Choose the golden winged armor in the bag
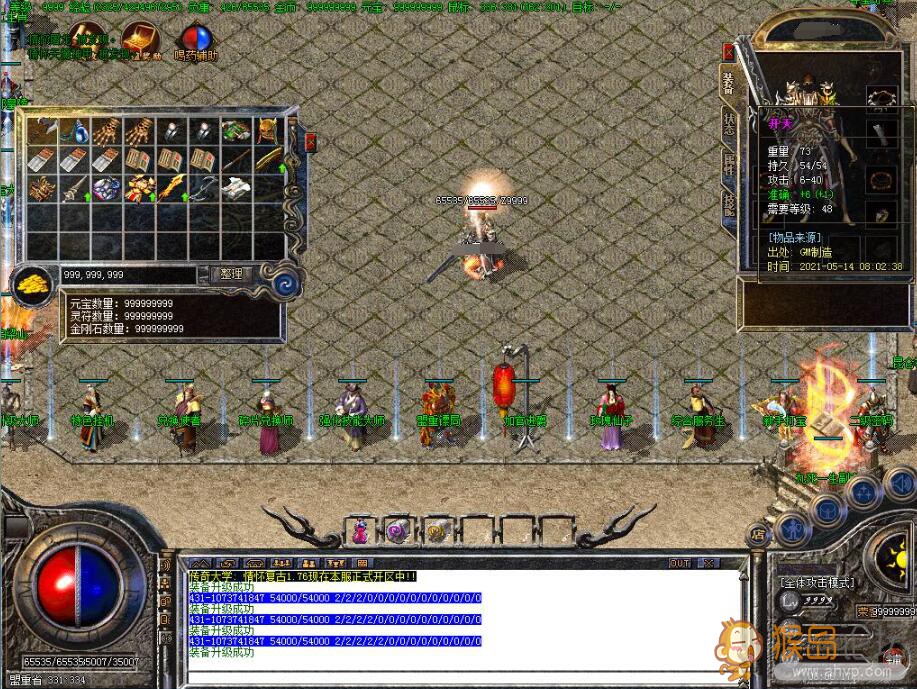 139,187
